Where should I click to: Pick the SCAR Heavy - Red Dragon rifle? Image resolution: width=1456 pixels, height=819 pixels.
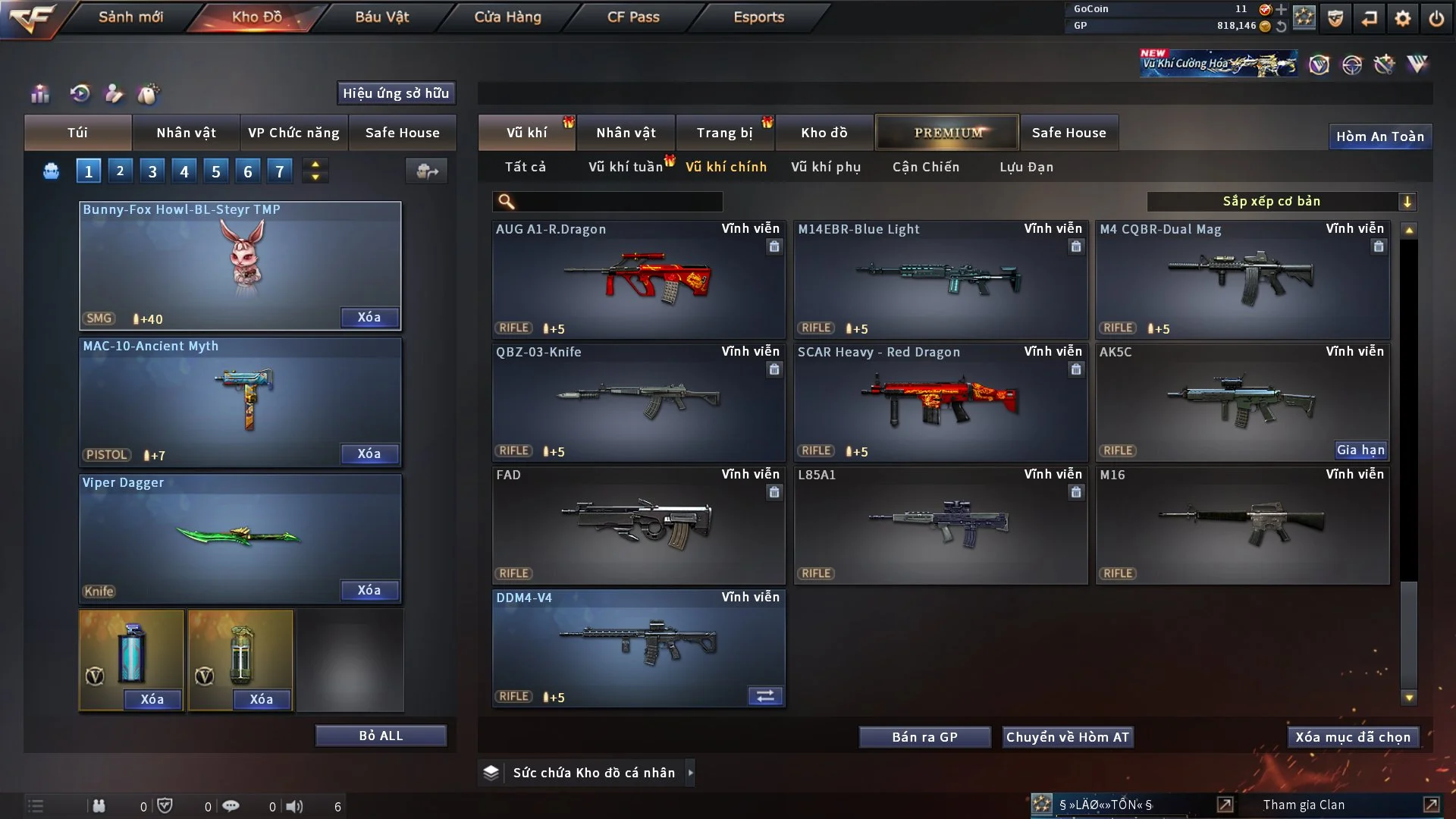[940, 402]
